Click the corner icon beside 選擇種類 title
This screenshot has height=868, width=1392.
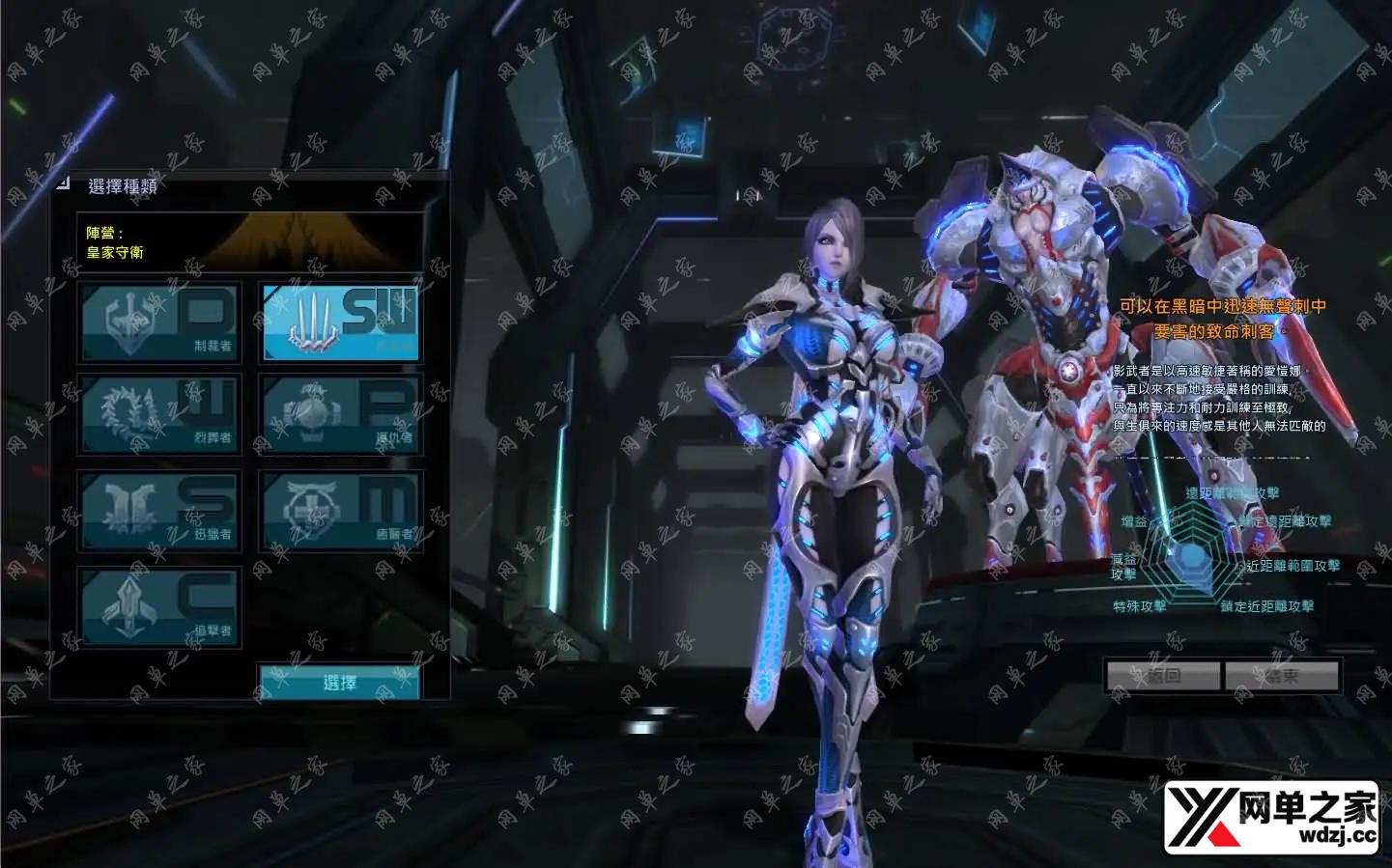pos(63,182)
